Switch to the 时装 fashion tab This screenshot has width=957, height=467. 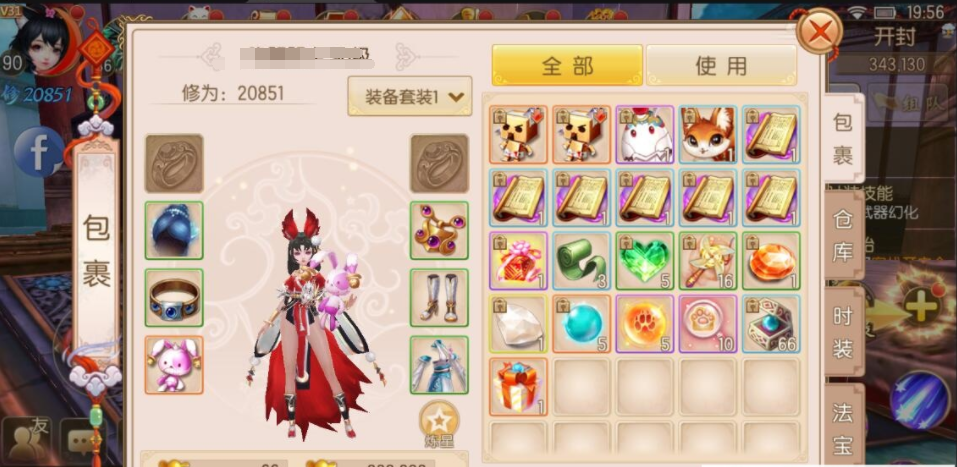[x=844, y=329]
